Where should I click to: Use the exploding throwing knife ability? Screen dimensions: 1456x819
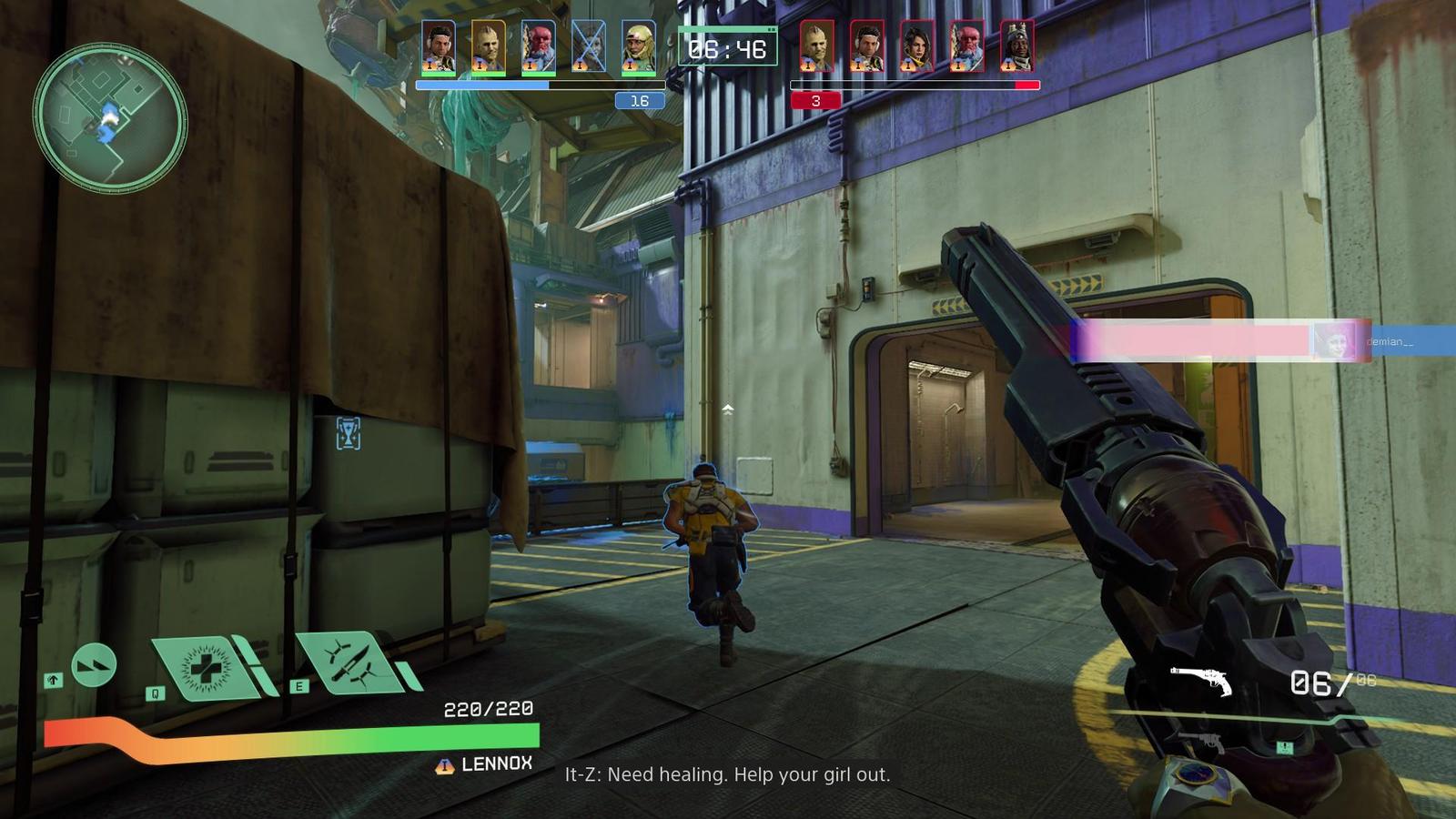click(349, 663)
